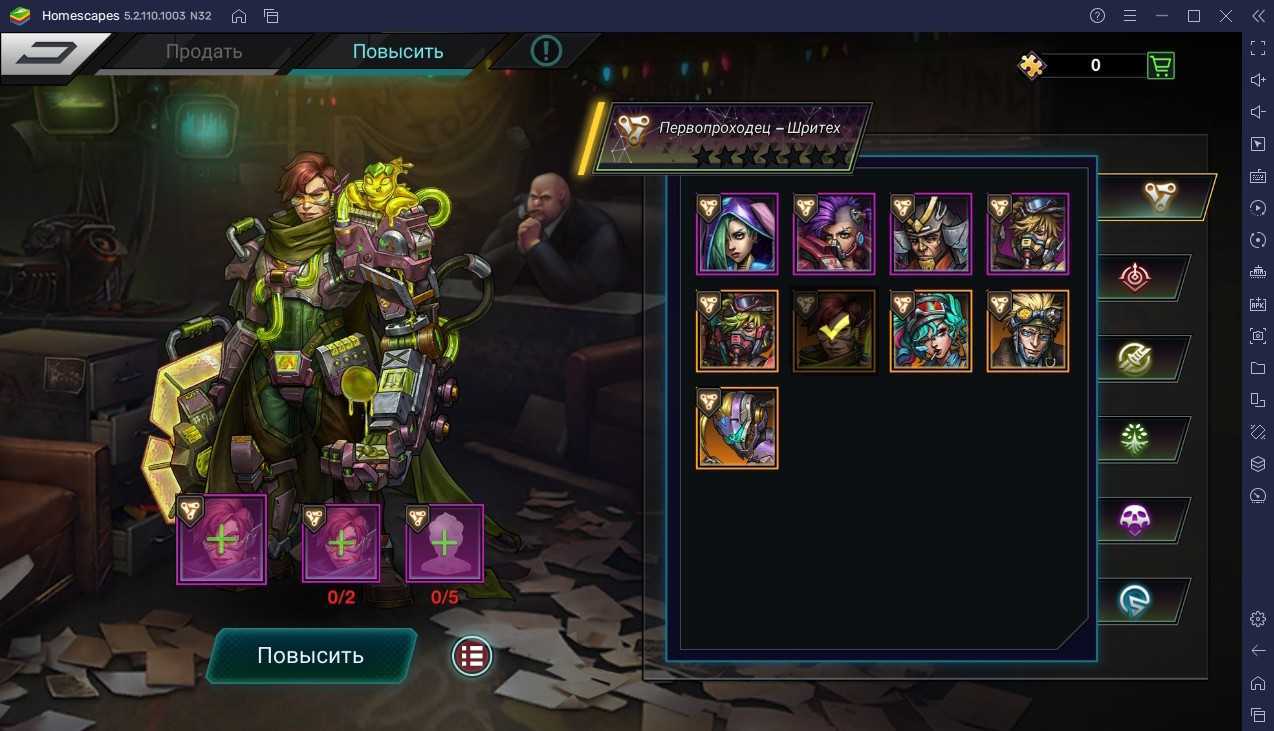Open the exclamation mark info button
Screen dimensions: 1274x731
click(x=546, y=50)
